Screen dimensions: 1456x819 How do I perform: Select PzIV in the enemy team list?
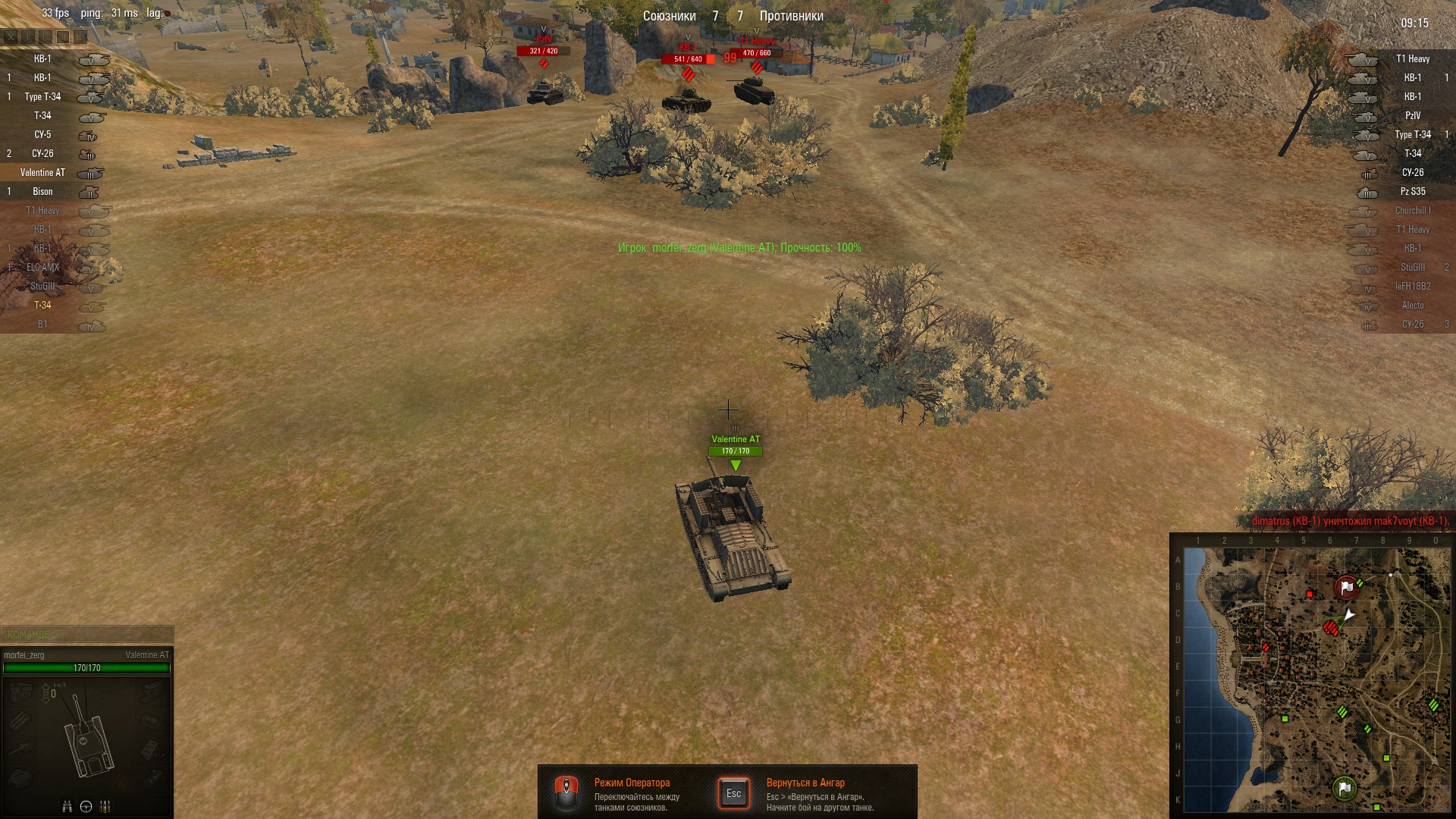(1412, 116)
